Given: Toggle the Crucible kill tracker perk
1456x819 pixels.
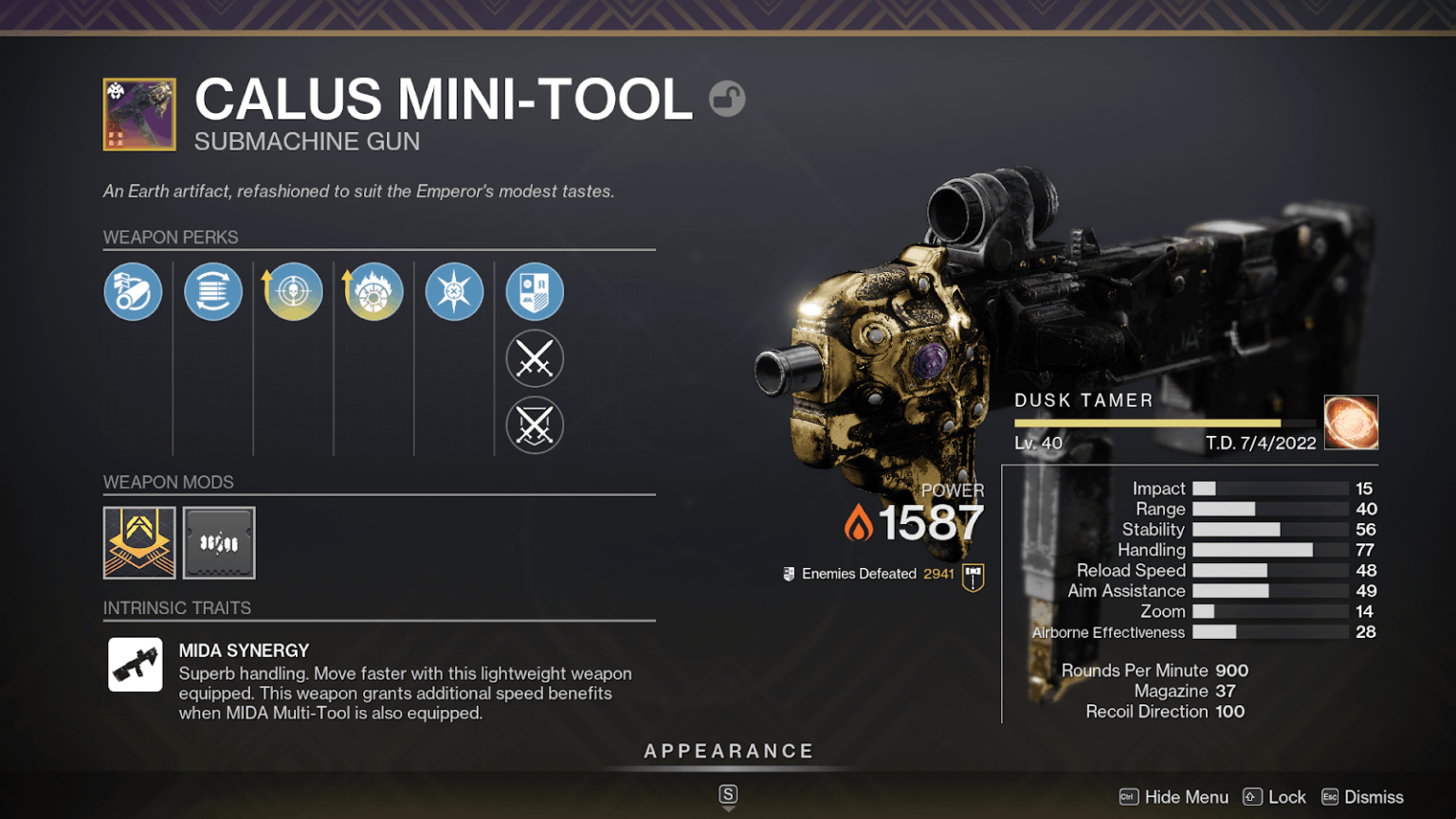Looking at the screenshot, I should point(535,426).
